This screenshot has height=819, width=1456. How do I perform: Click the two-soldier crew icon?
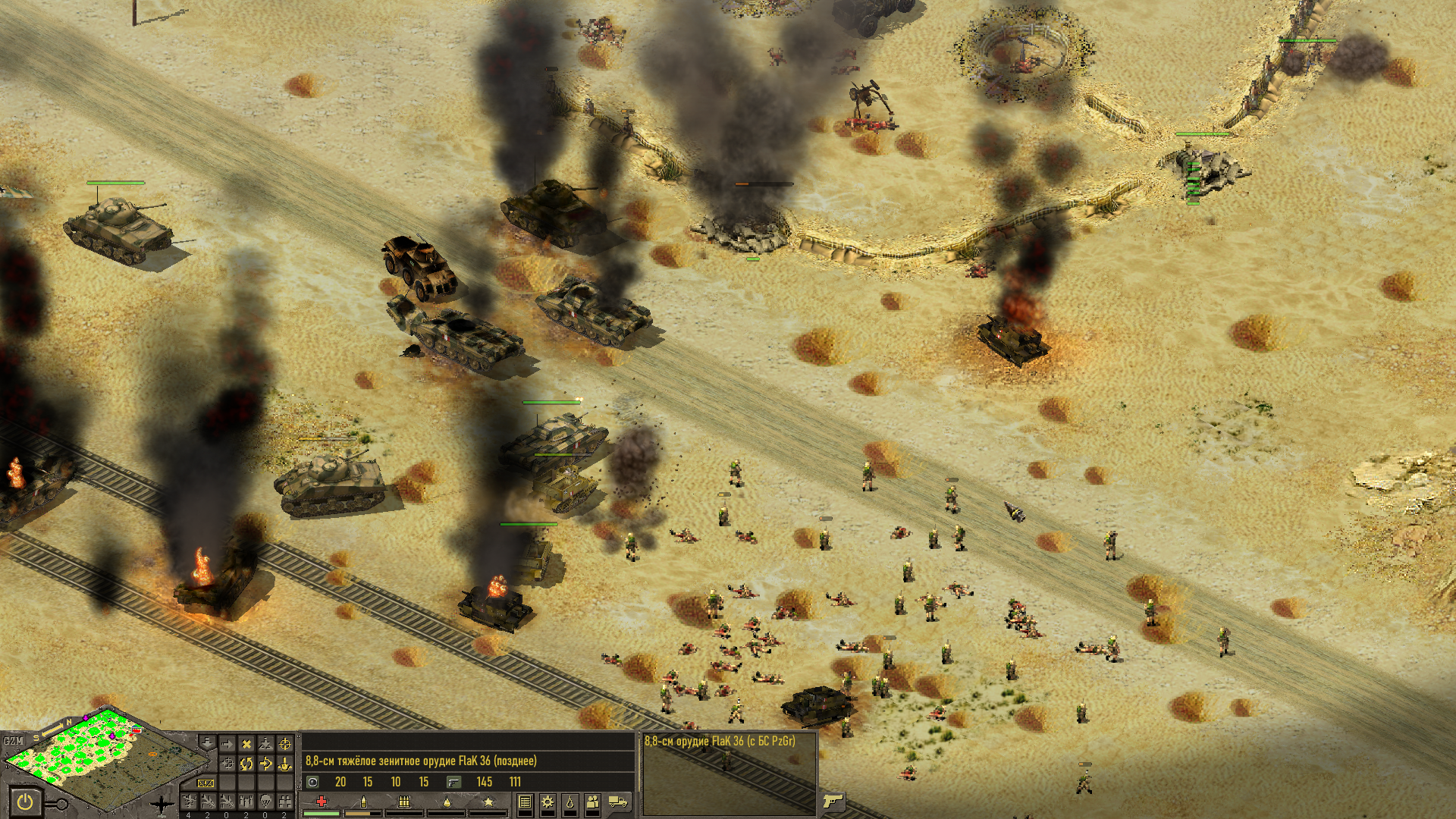(x=594, y=802)
